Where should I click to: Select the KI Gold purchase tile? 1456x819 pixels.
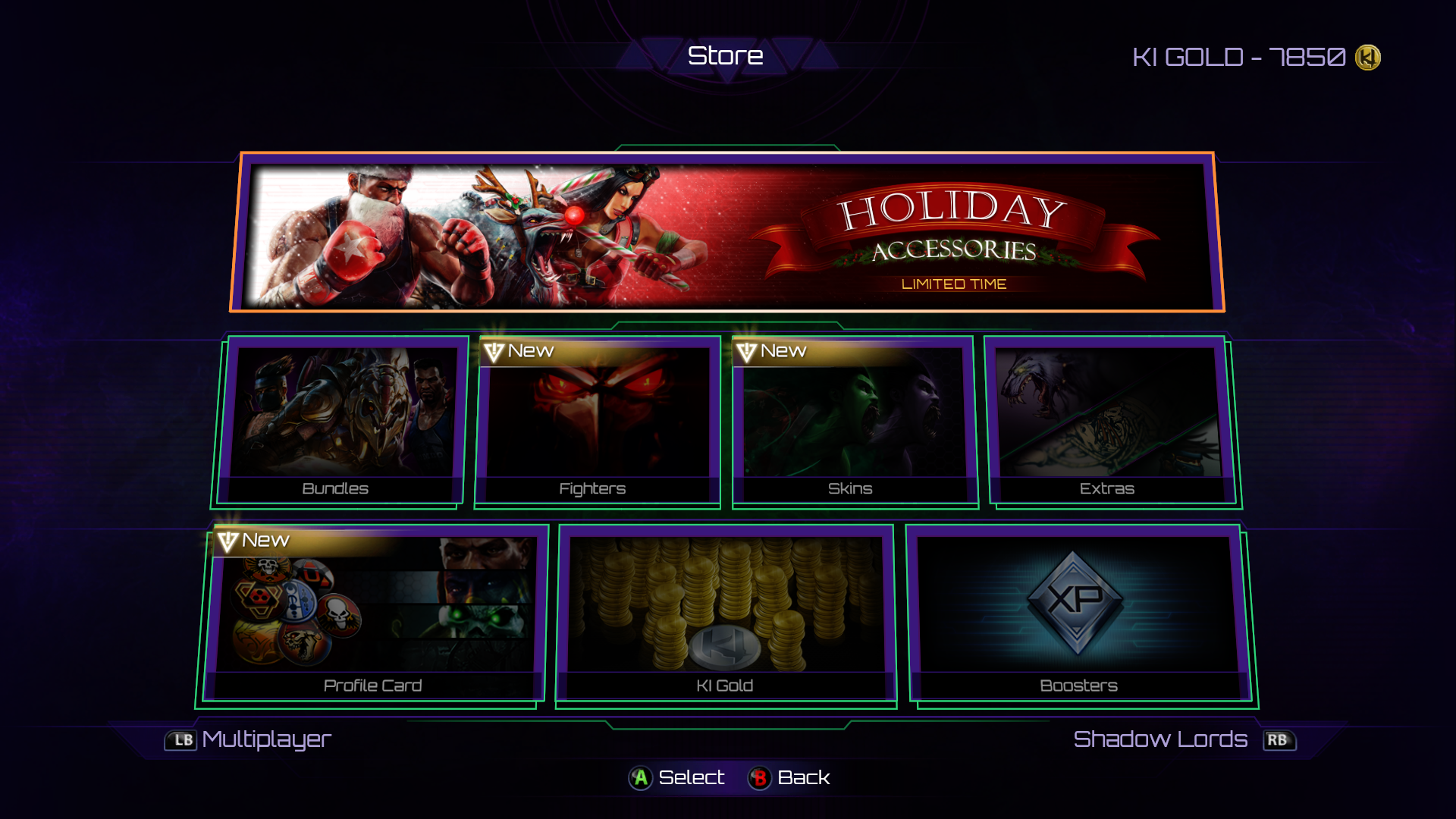726,616
